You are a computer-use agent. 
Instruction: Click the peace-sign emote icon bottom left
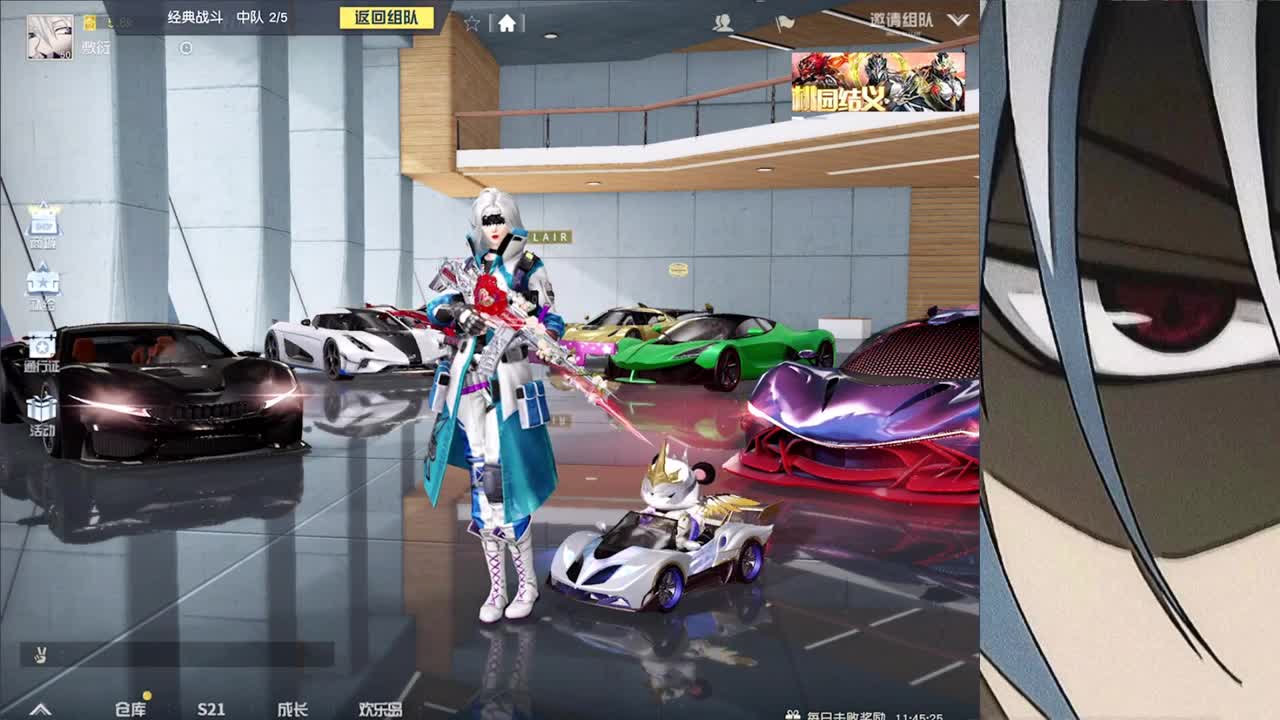pyautogui.click(x=38, y=652)
